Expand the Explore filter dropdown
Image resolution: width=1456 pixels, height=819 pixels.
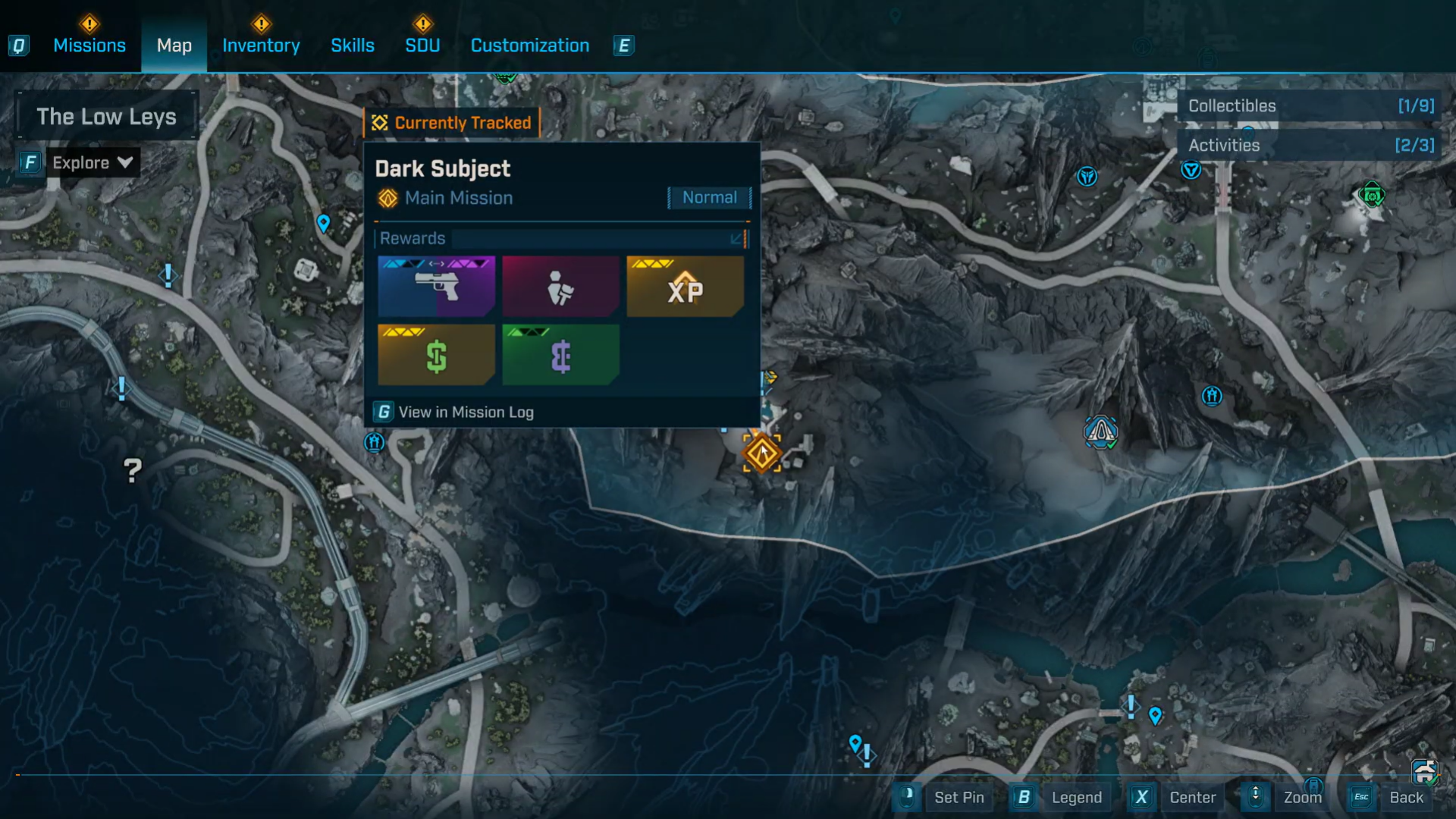click(x=92, y=162)
